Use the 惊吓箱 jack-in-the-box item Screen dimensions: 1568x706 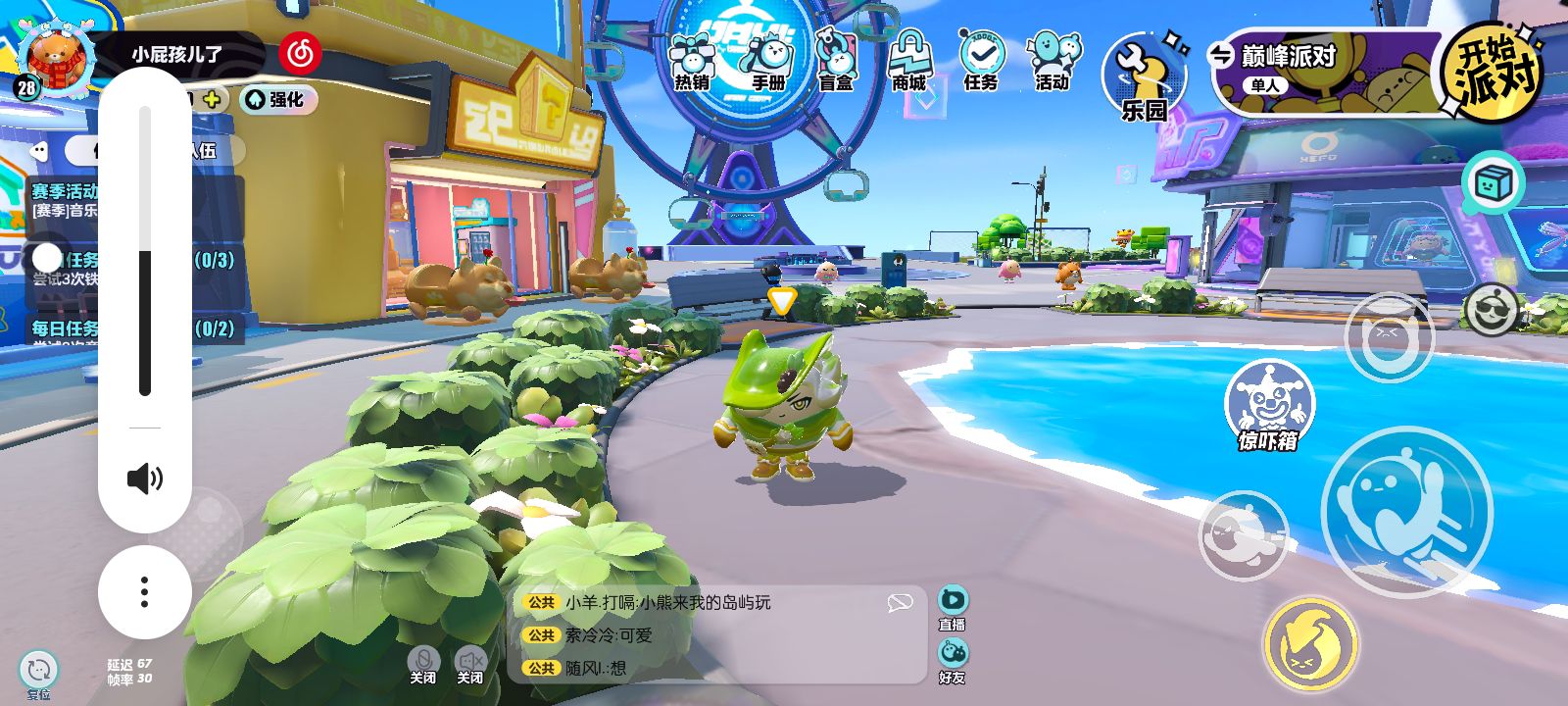(x=1268, y=404)
